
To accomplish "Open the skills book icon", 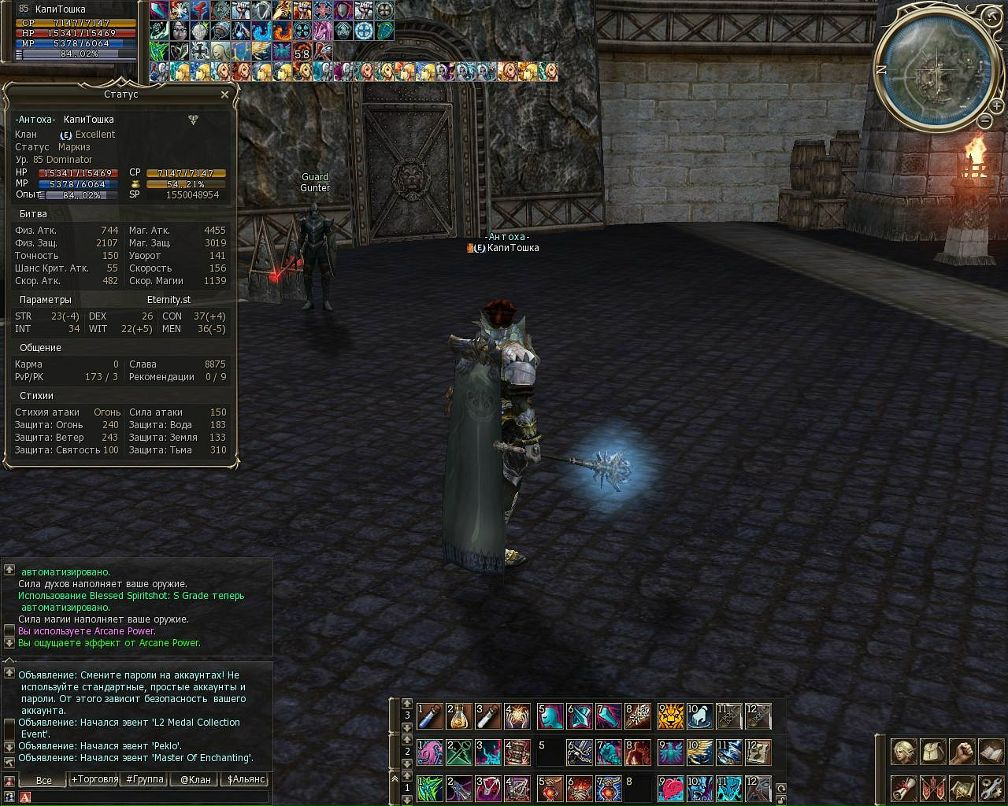I will coord(991,751).
